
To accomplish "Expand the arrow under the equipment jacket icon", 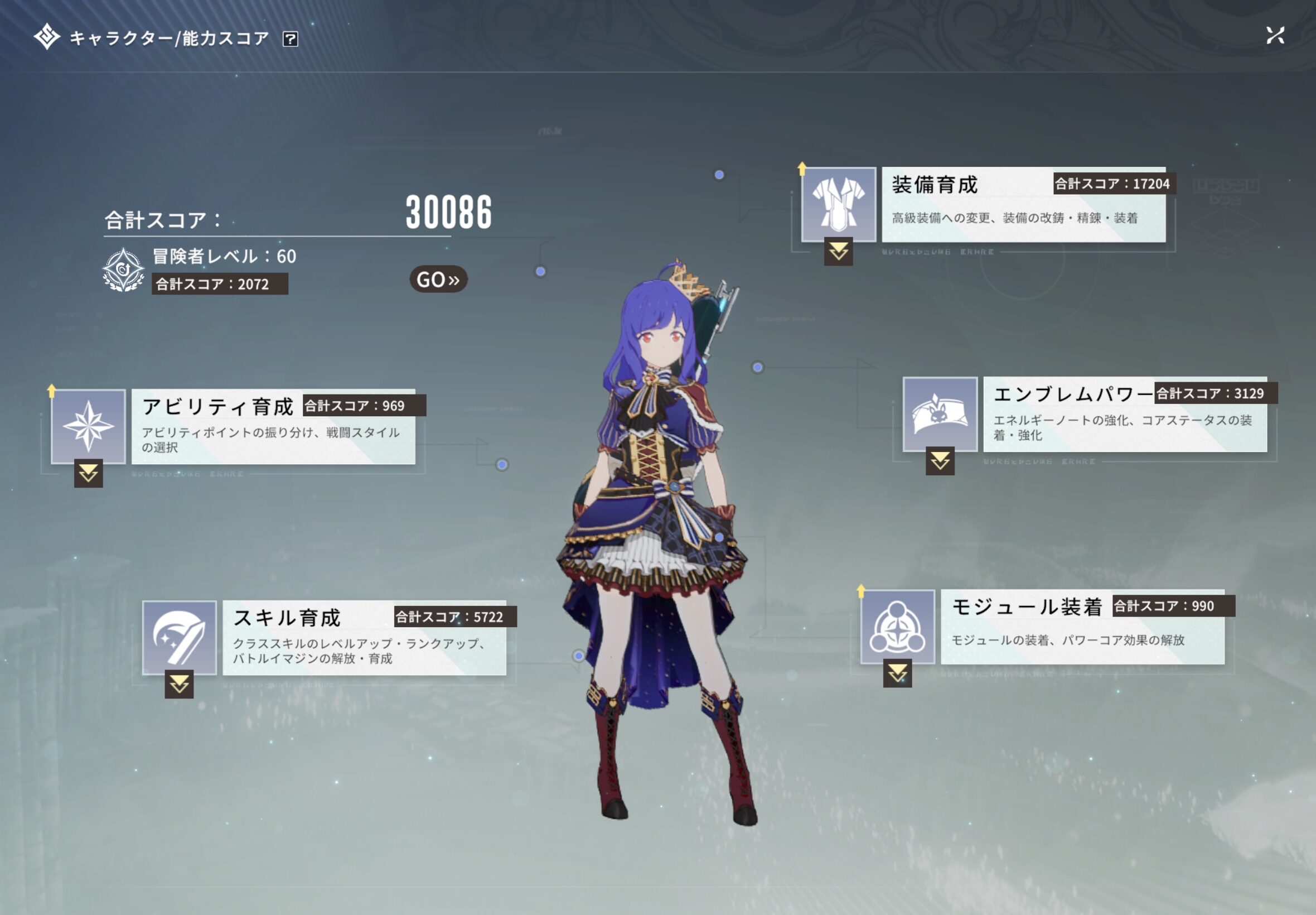I will 838,251.
